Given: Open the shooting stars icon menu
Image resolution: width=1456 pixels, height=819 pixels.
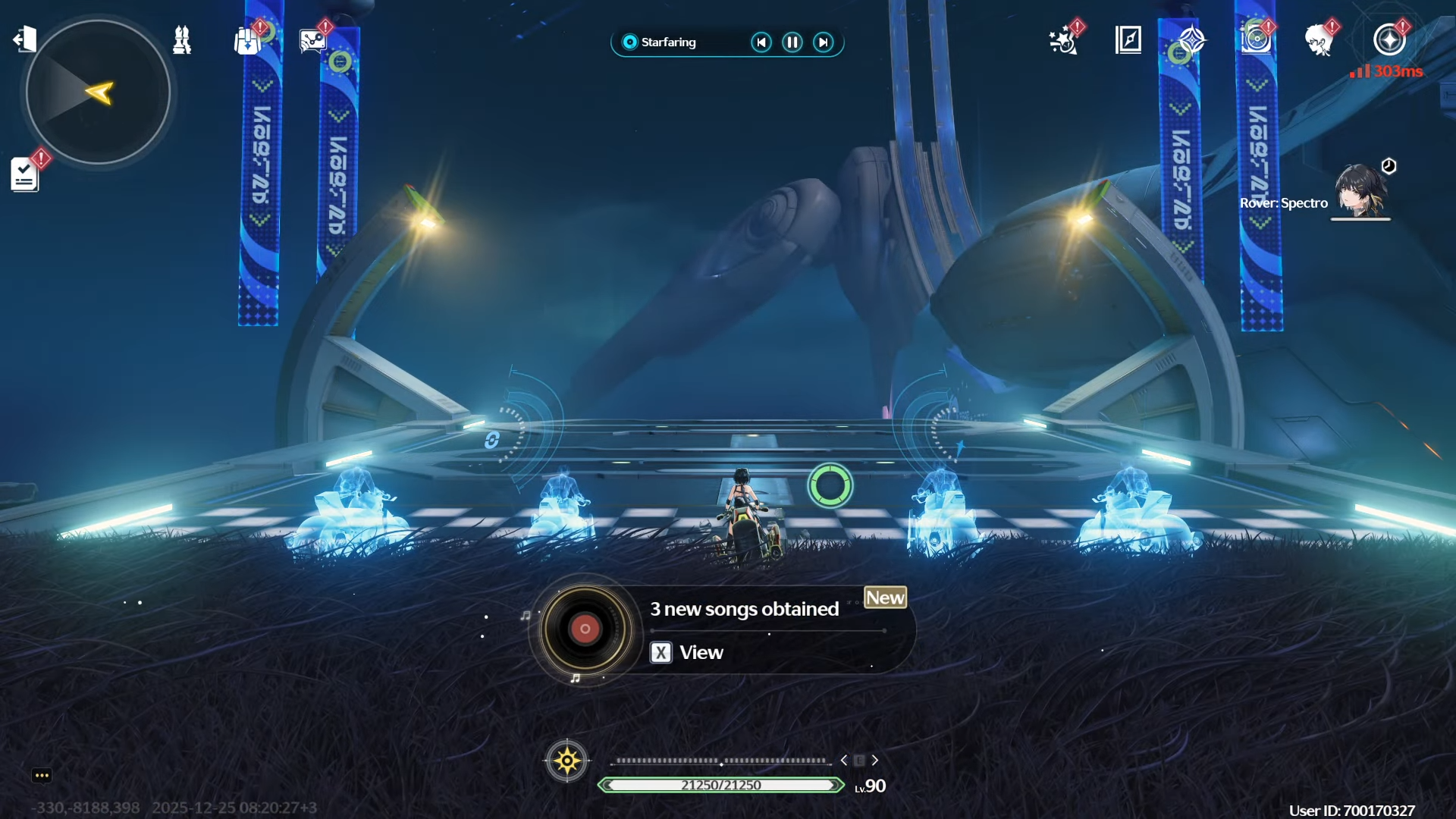Looking at the screenshot, I should pyautogui.click(x=1063, y=40).
